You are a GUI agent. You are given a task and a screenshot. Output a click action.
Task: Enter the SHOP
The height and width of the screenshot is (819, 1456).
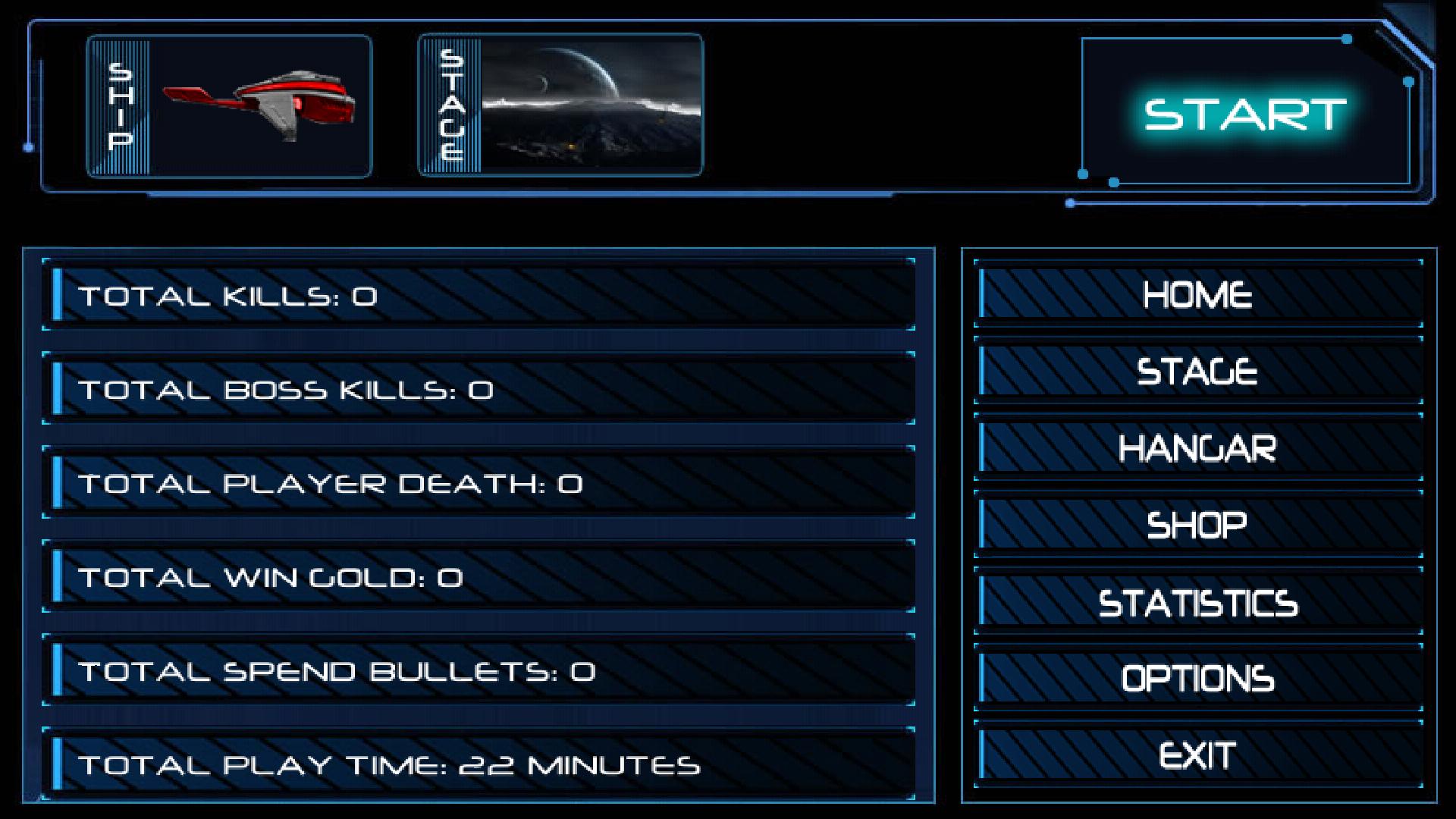click(x=1197, y=525)
